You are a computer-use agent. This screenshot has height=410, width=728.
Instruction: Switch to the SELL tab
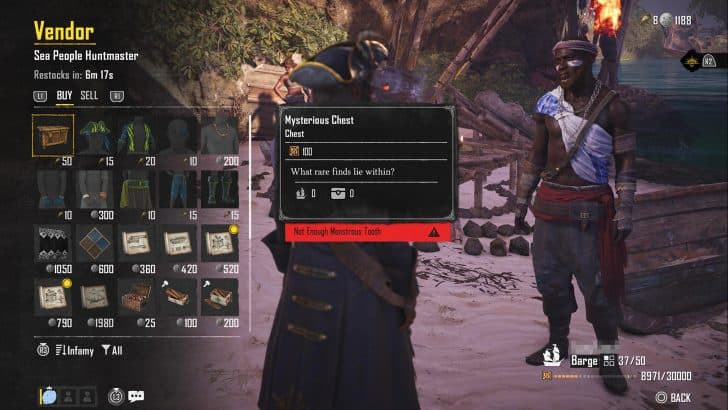89,96
